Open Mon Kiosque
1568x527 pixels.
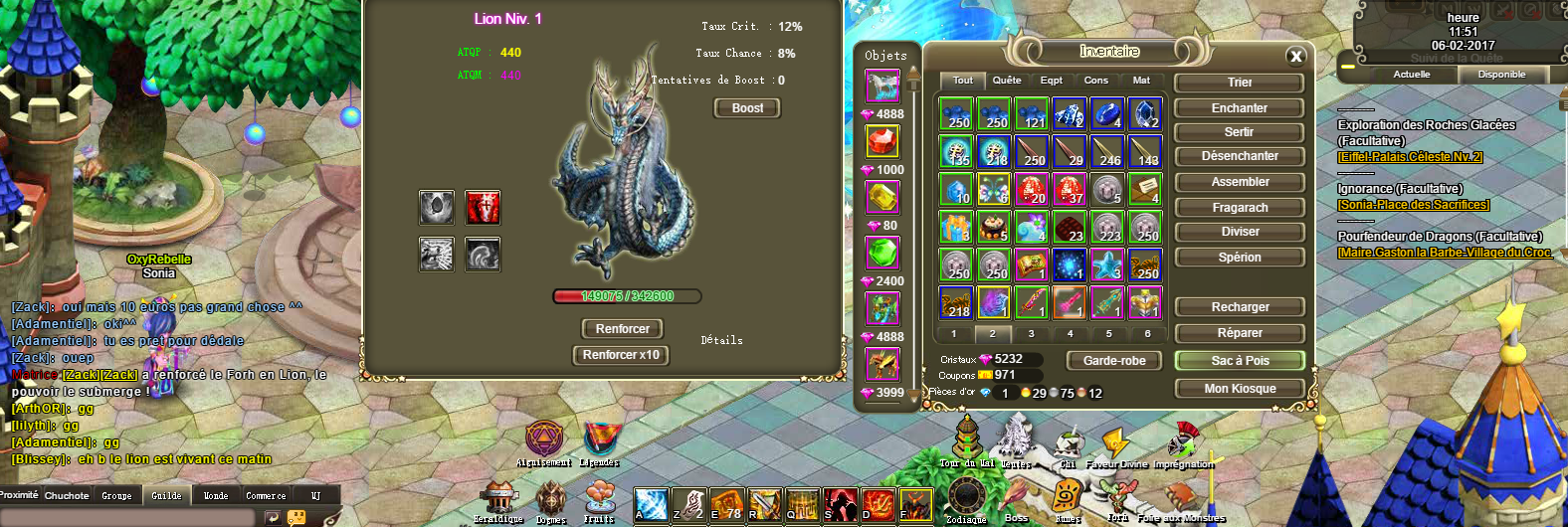(1239, 389)
